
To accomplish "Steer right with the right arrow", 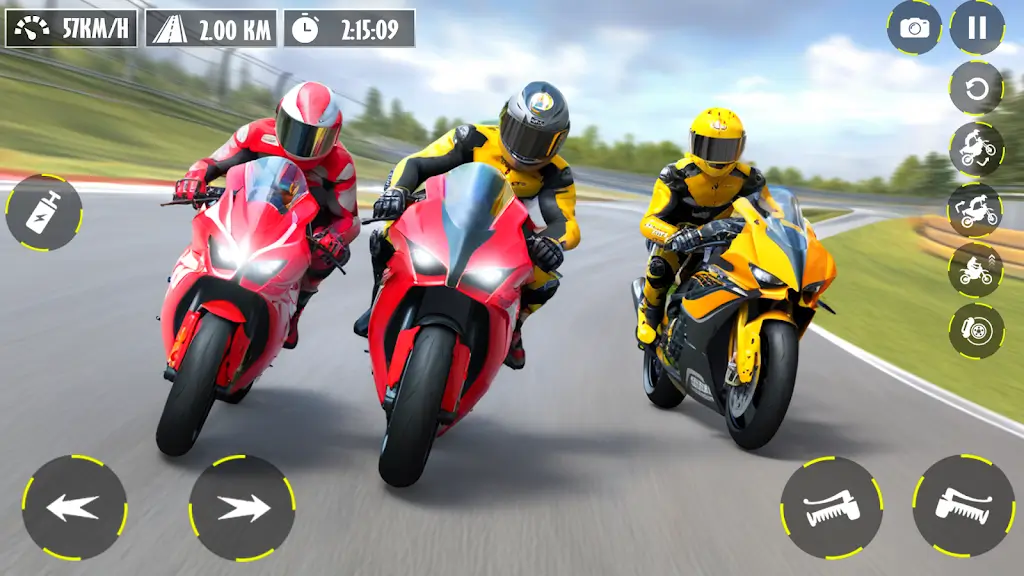I will tap(241, 507).
